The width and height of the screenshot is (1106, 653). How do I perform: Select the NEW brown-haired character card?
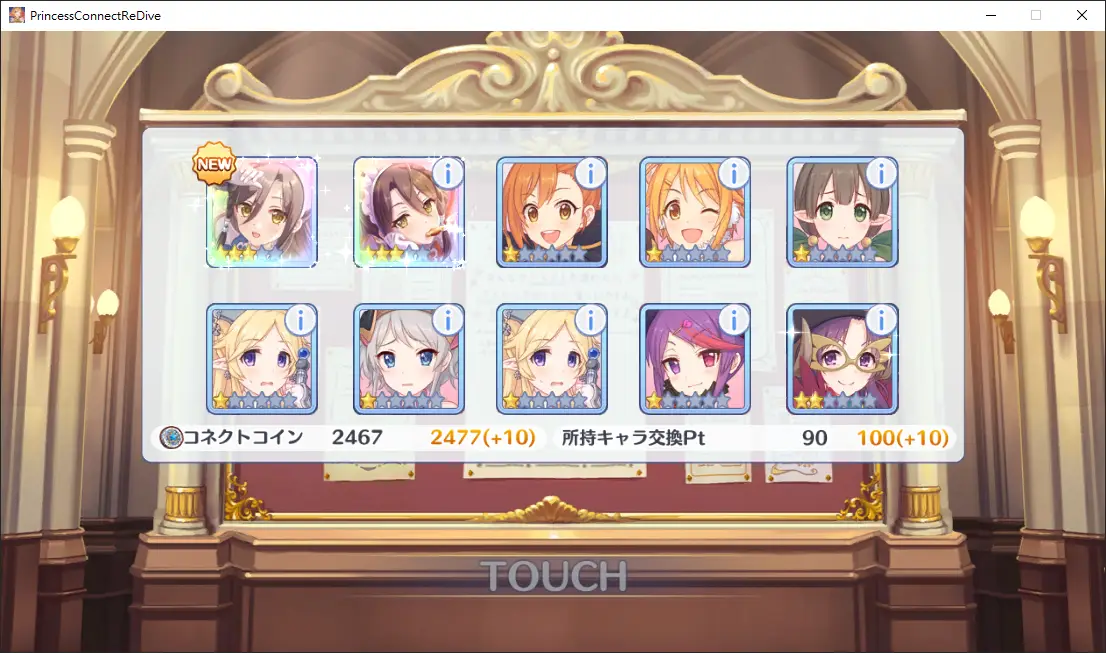[262, 213]
